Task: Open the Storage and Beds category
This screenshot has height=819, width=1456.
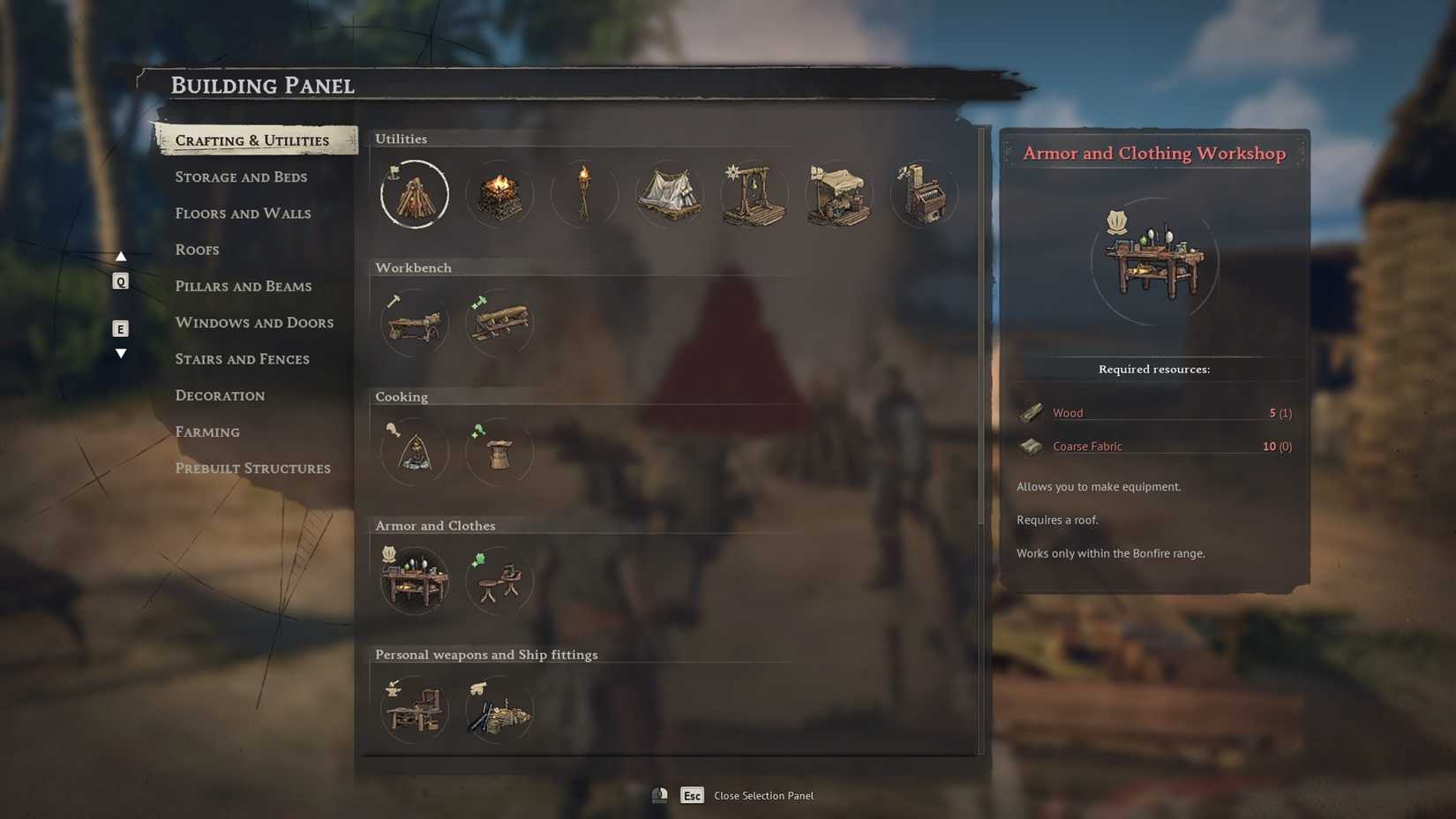Action: pyautogui.click(x=241, y=177)
